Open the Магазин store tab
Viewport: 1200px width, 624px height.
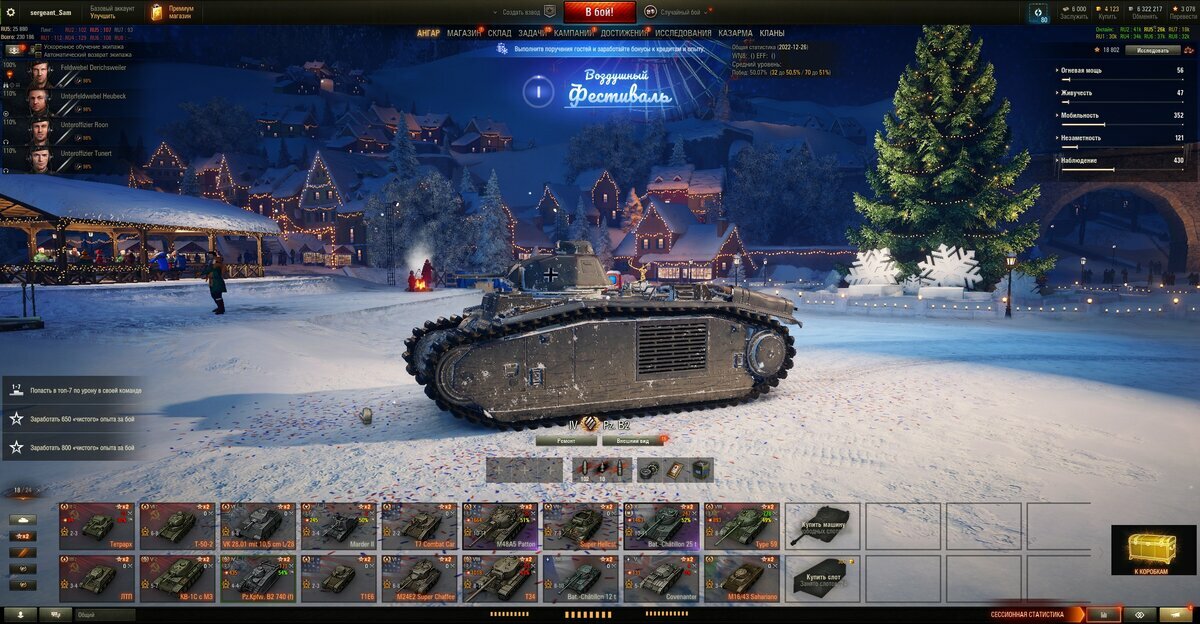pos(463,33)
